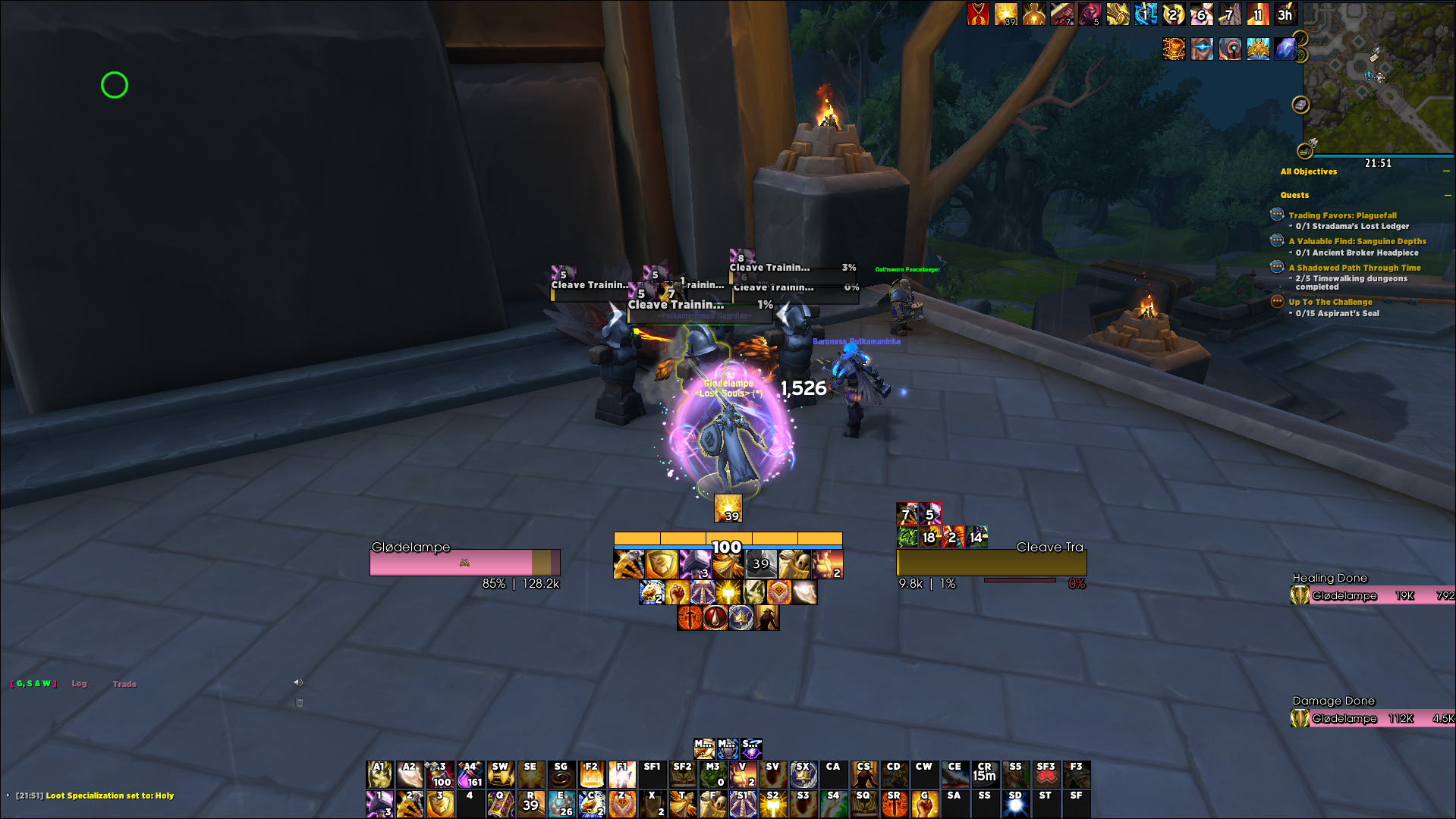The height and width of the screenshot is (819, 1456).
Task: Click the Cleave Tra target frame
Action: tap(991, 562)
